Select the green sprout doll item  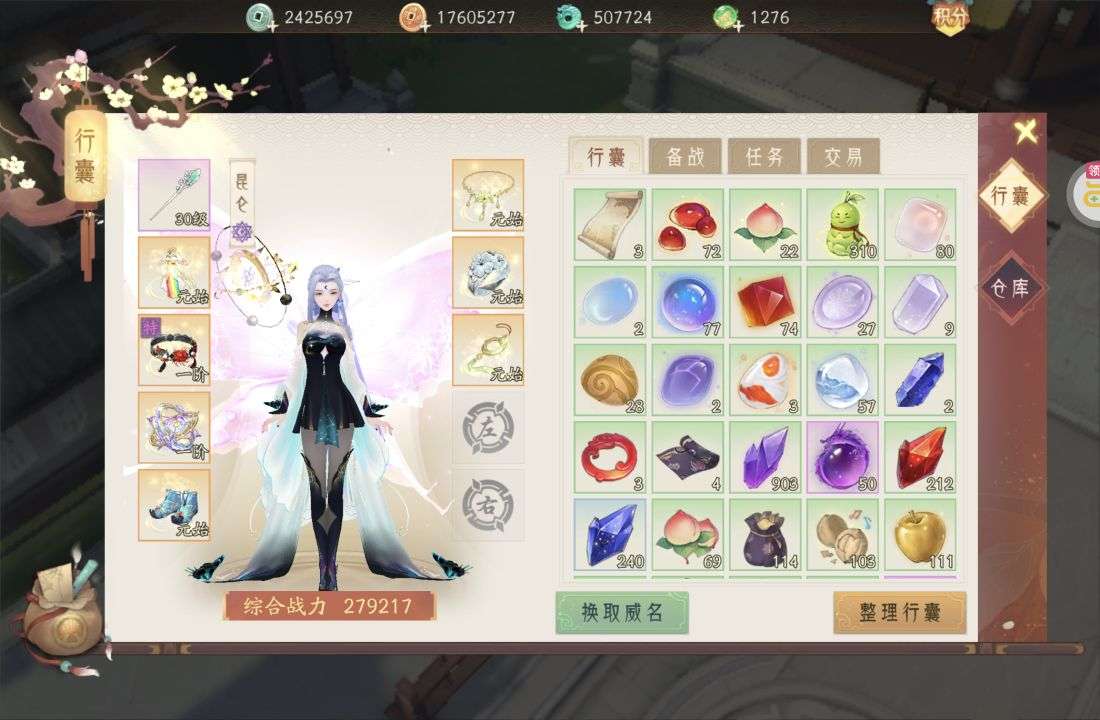click(x=843, y=224)
